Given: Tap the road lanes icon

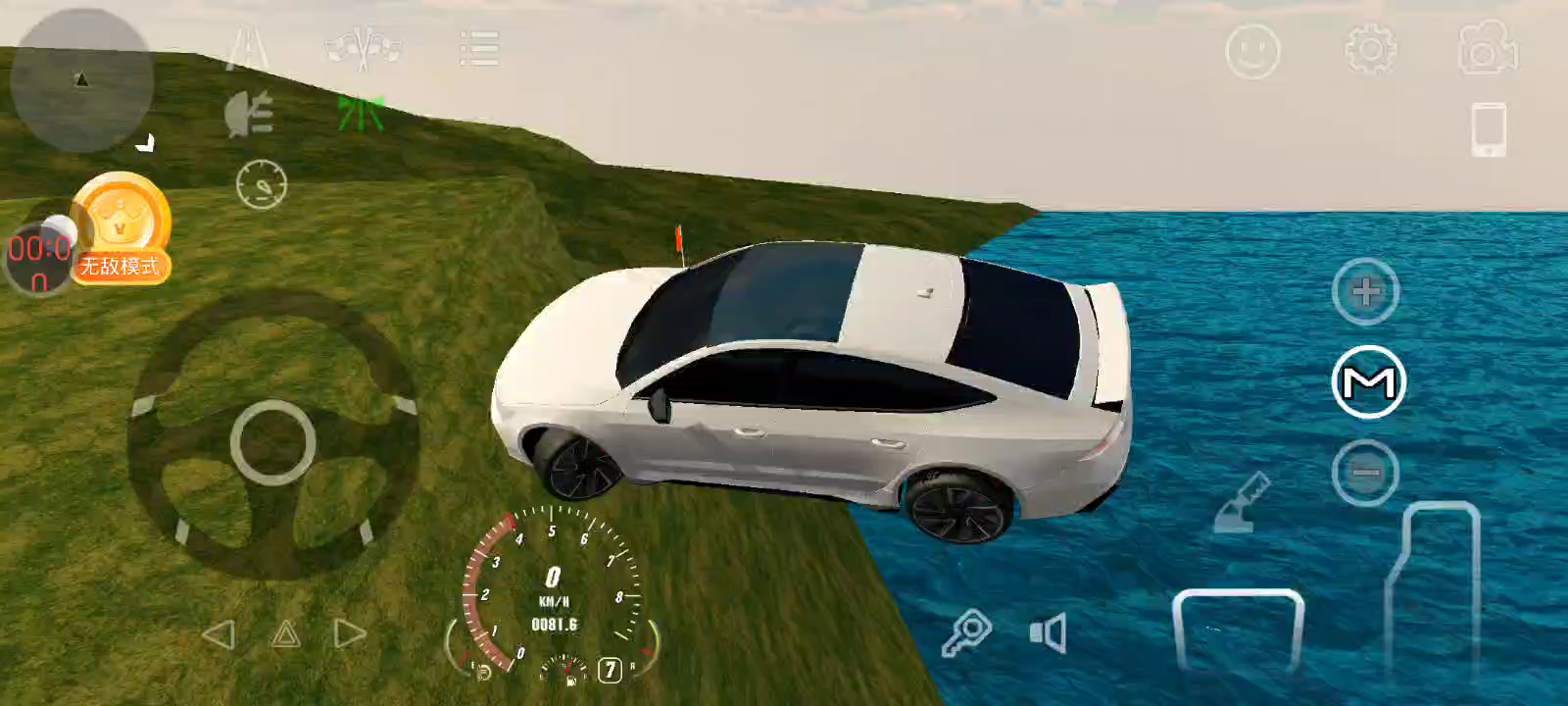Looking at the screenshot, I should click(x=247, y=49).
